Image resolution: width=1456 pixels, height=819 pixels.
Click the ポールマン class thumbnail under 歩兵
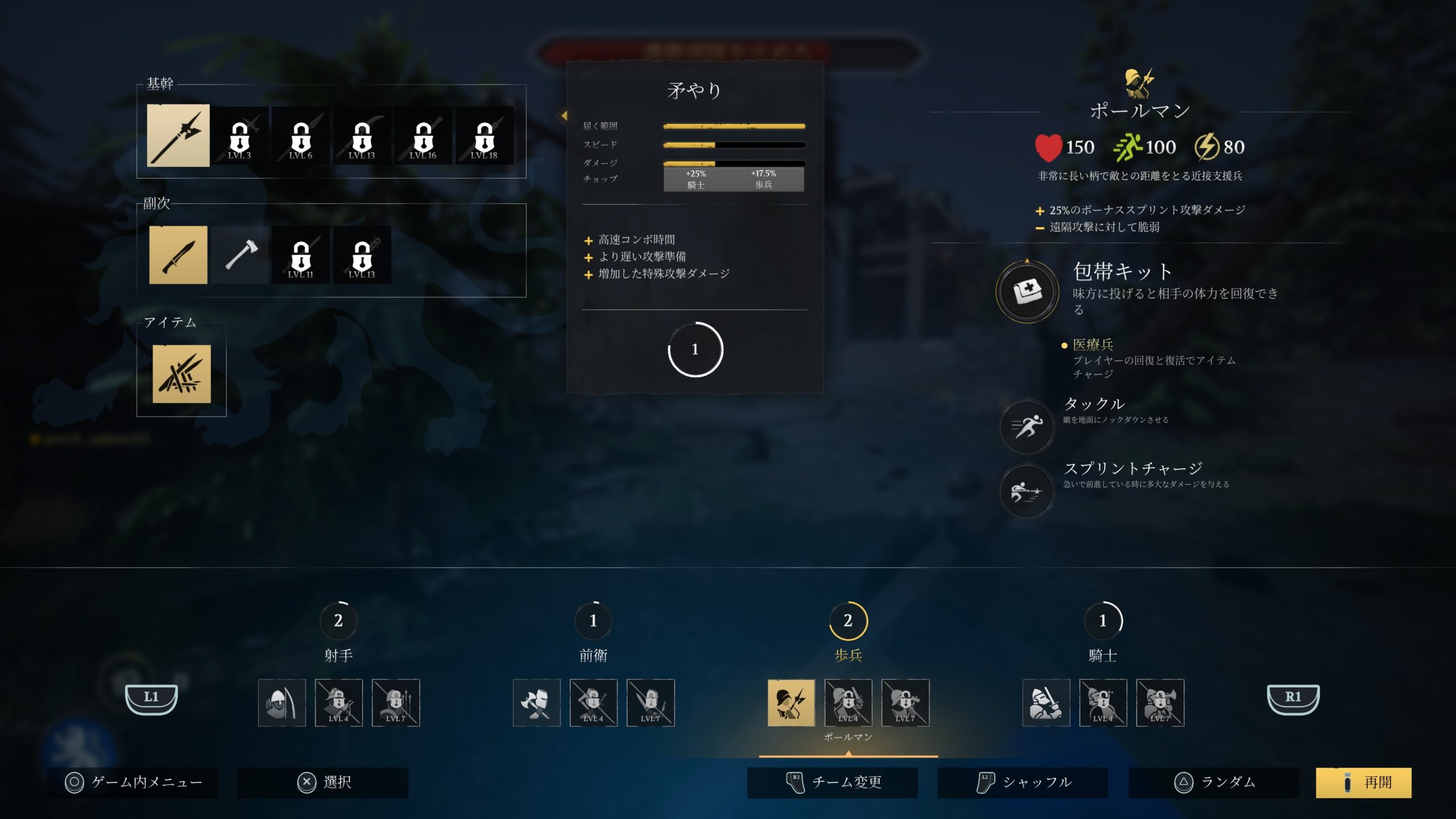click(x=791, y=703)
